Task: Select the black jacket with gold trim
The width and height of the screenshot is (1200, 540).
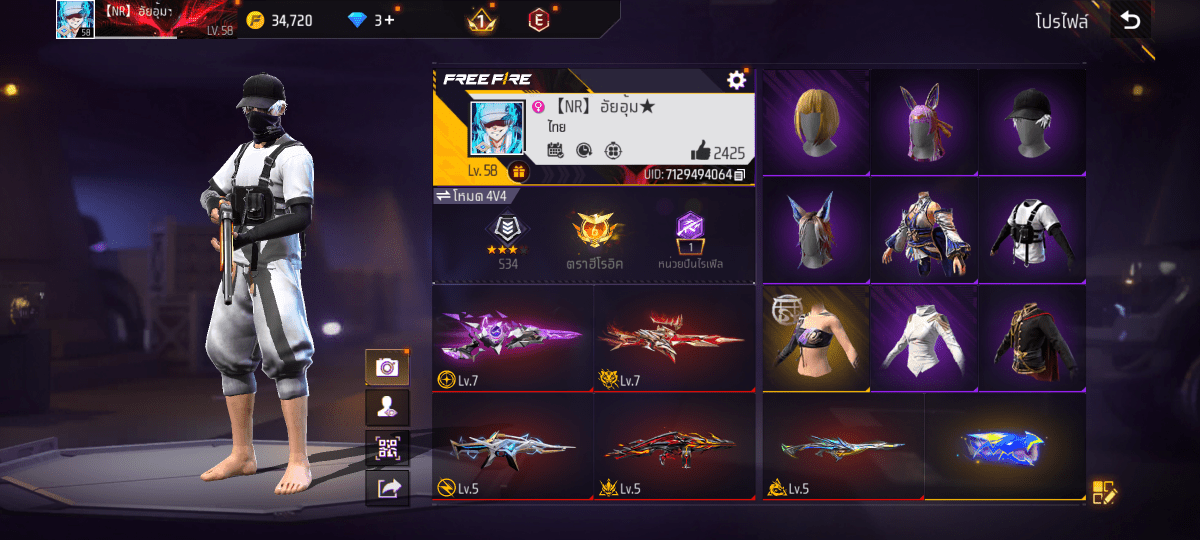Action: tap(1032, 338)
